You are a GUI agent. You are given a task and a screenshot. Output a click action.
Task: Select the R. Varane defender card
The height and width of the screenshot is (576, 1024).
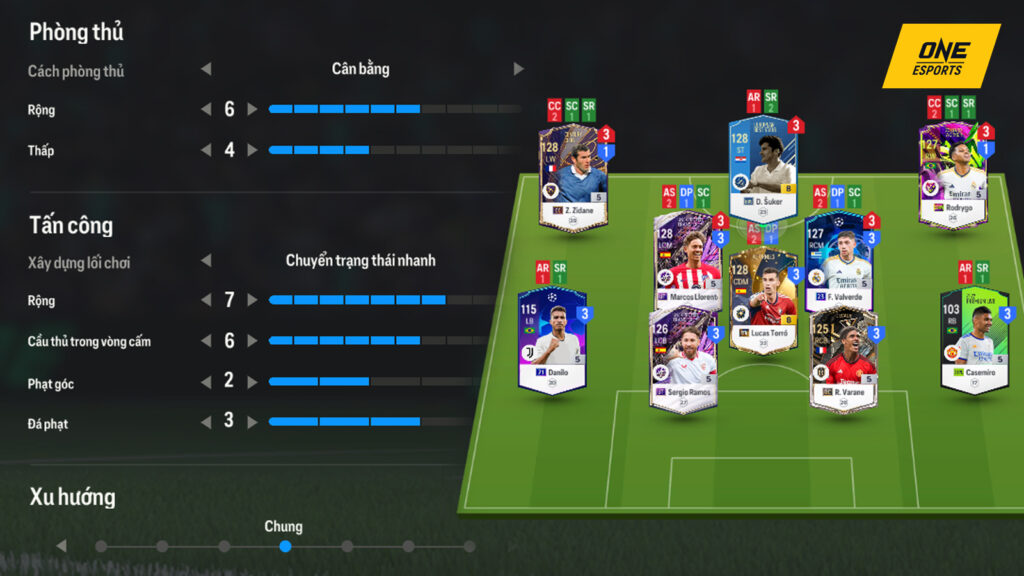[843, 358]
